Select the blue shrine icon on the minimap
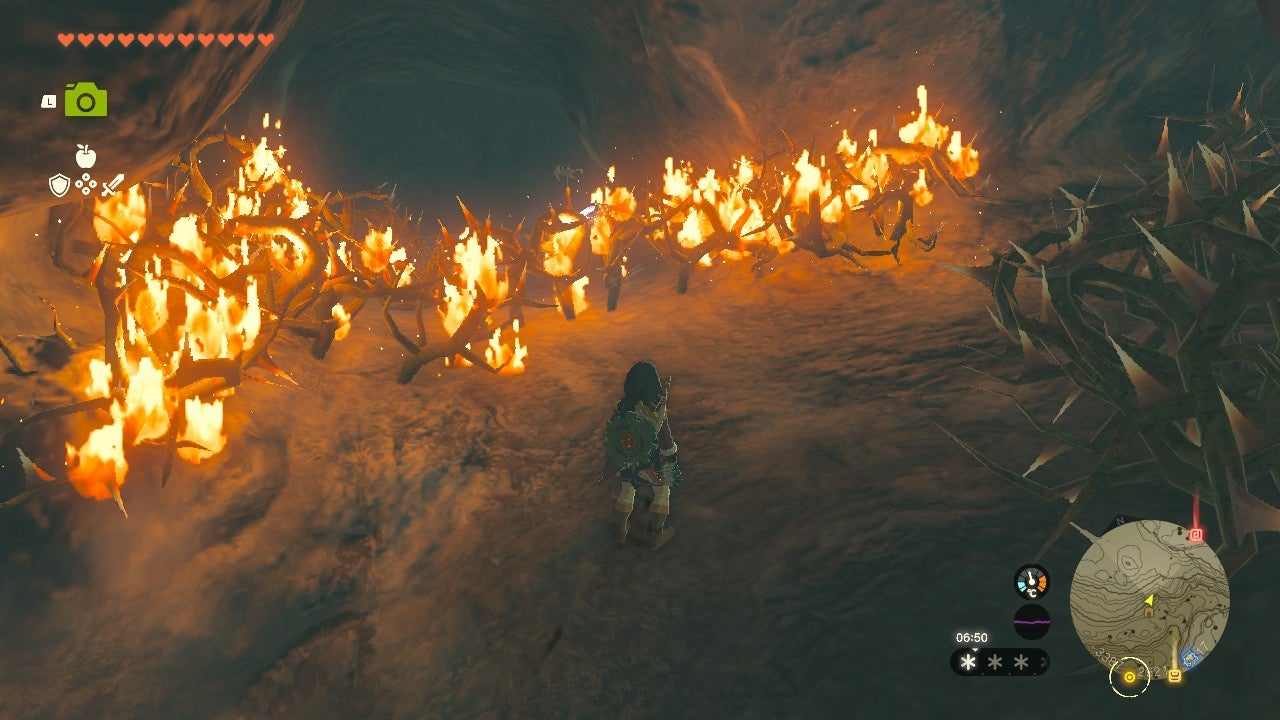This screenshot has width=1280, height=720. (1190, 657)
